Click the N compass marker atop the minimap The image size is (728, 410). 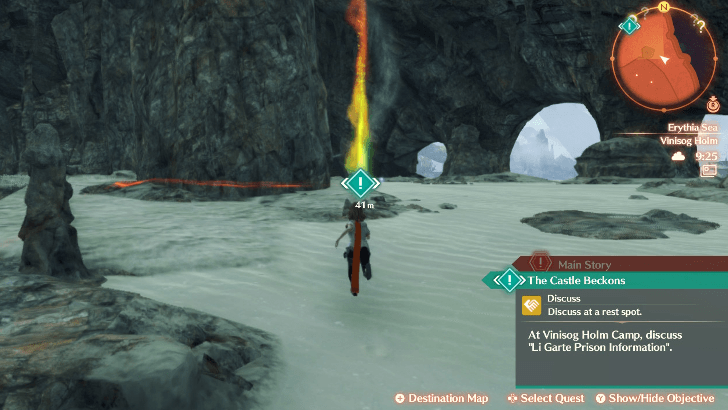[663, 6]
